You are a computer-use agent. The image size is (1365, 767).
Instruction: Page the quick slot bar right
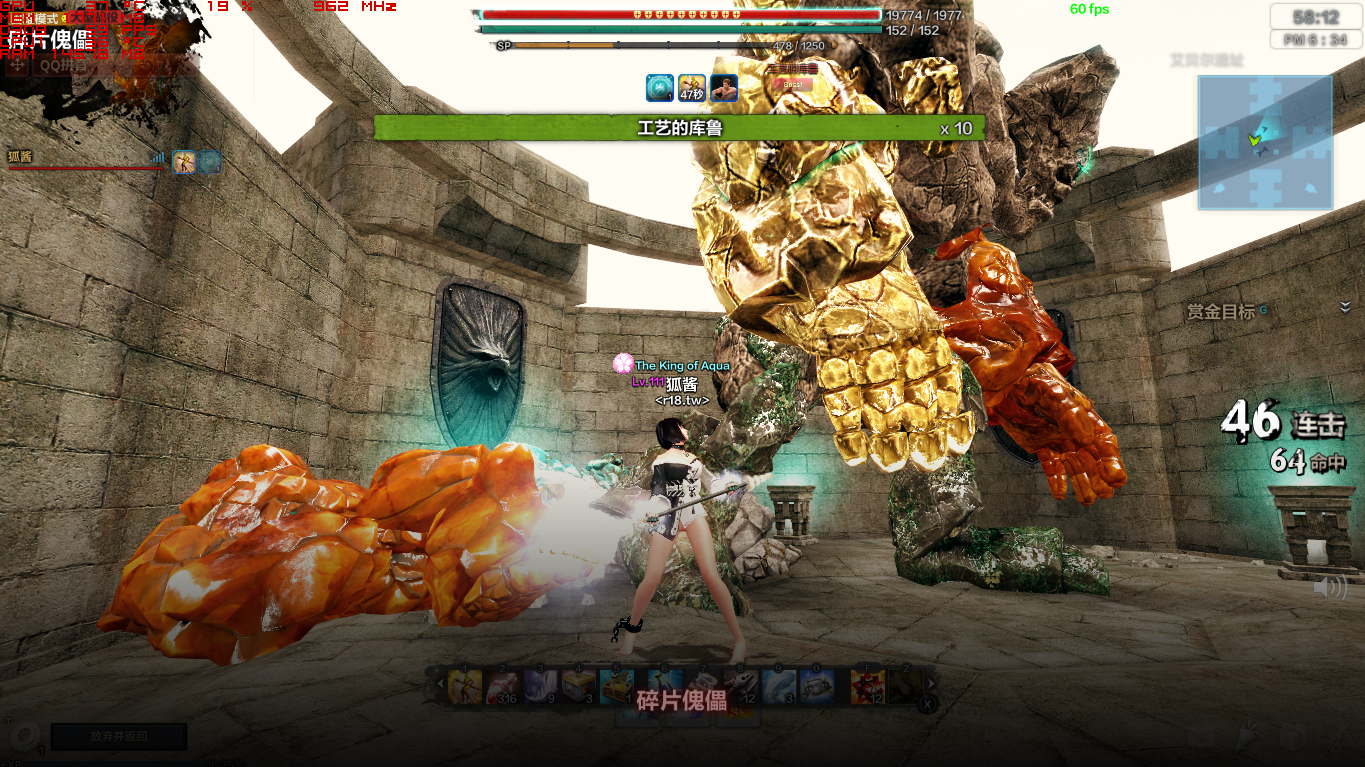(x=931, y=685)
